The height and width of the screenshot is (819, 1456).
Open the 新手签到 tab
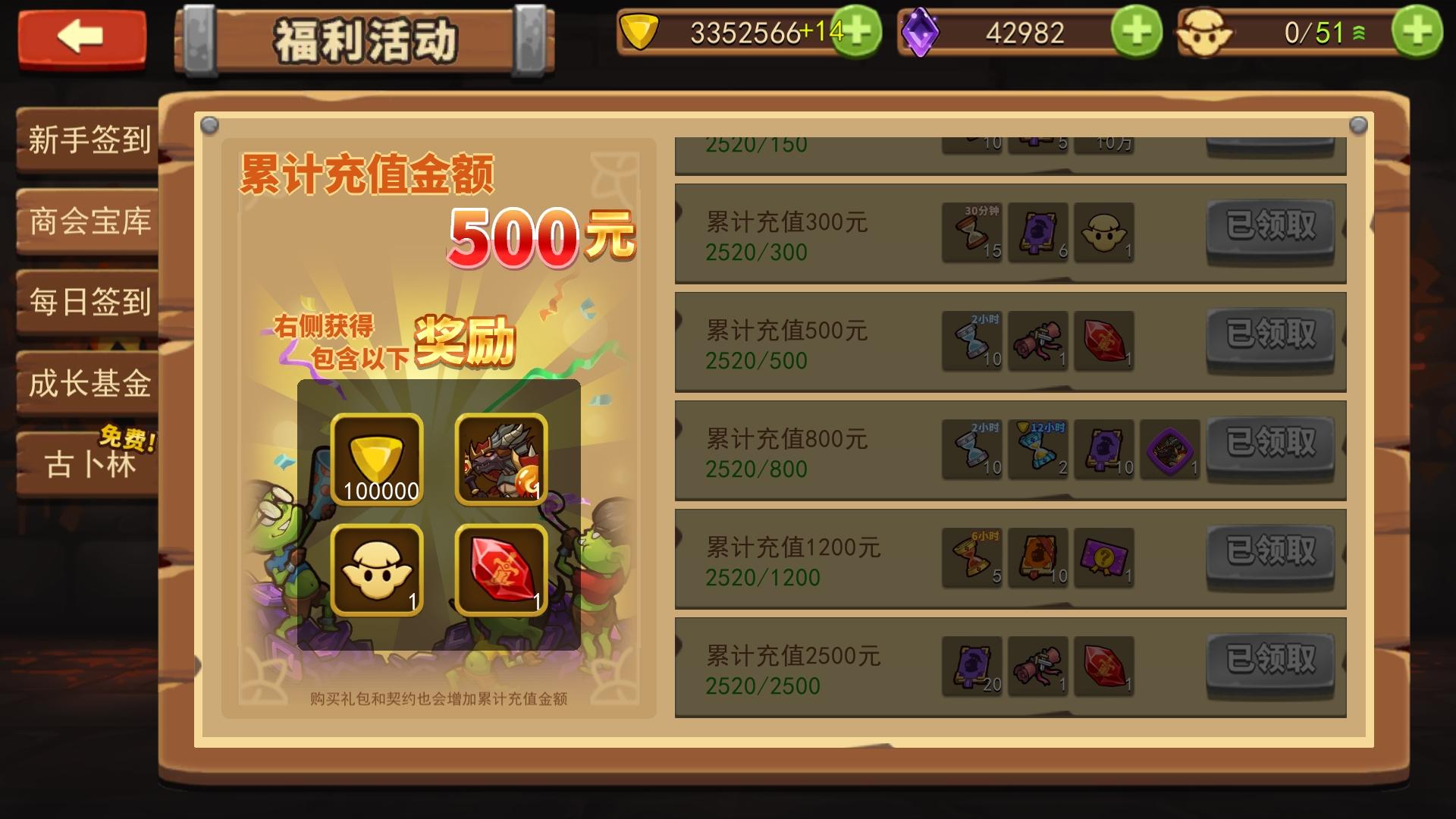[x=87, y=140]
